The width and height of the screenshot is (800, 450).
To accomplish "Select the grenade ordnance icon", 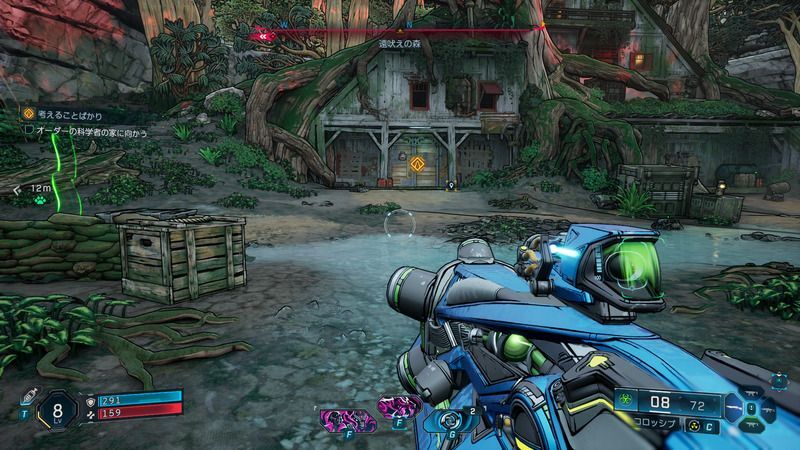I will 445,422.
